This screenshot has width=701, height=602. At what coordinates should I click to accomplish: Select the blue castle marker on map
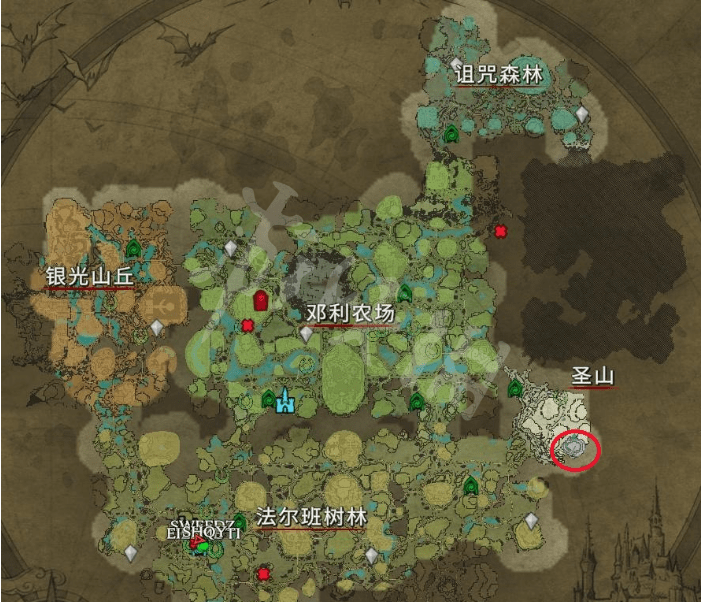coord(286,401)
